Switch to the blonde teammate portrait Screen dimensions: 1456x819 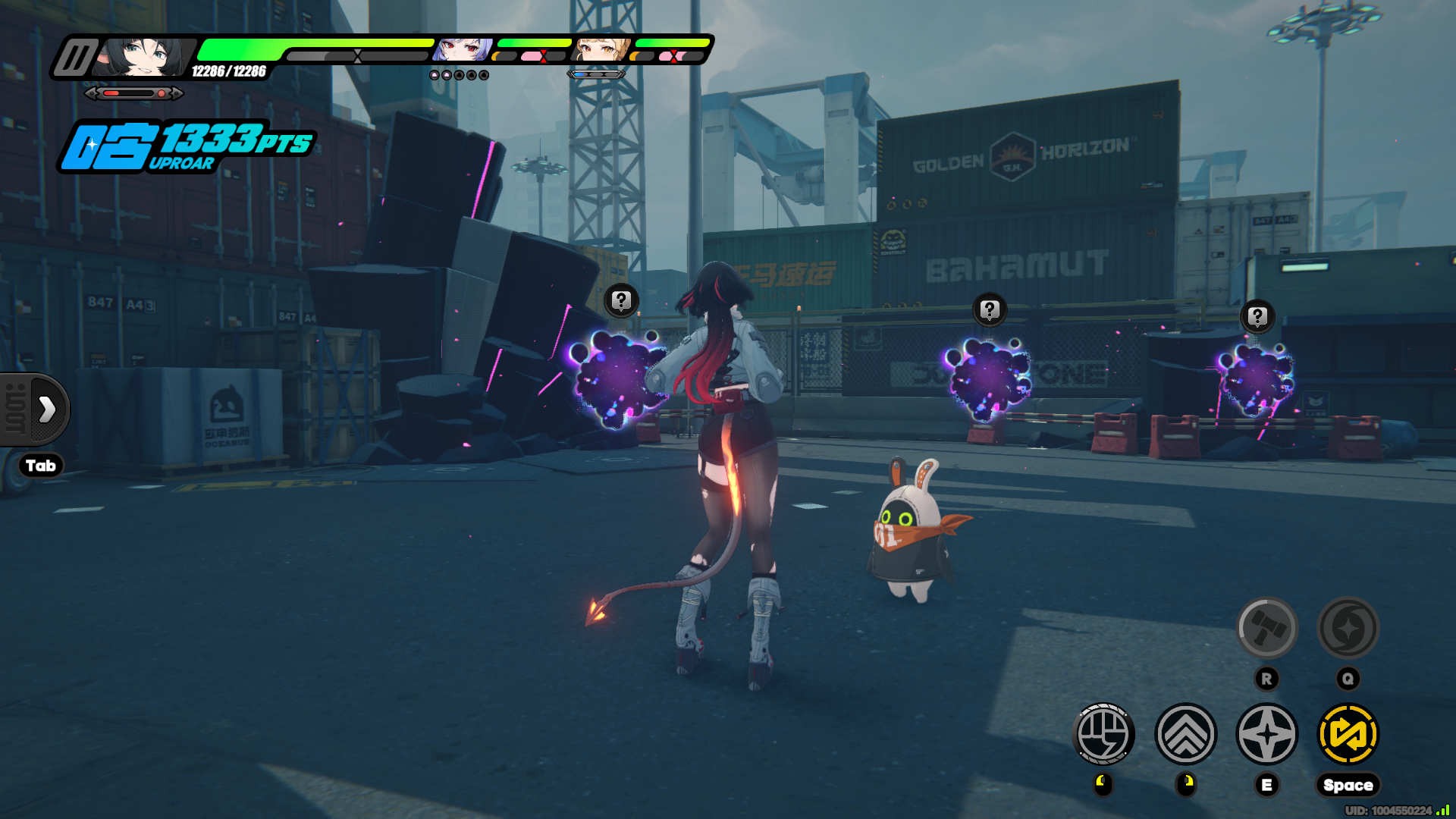click(601, 50)
